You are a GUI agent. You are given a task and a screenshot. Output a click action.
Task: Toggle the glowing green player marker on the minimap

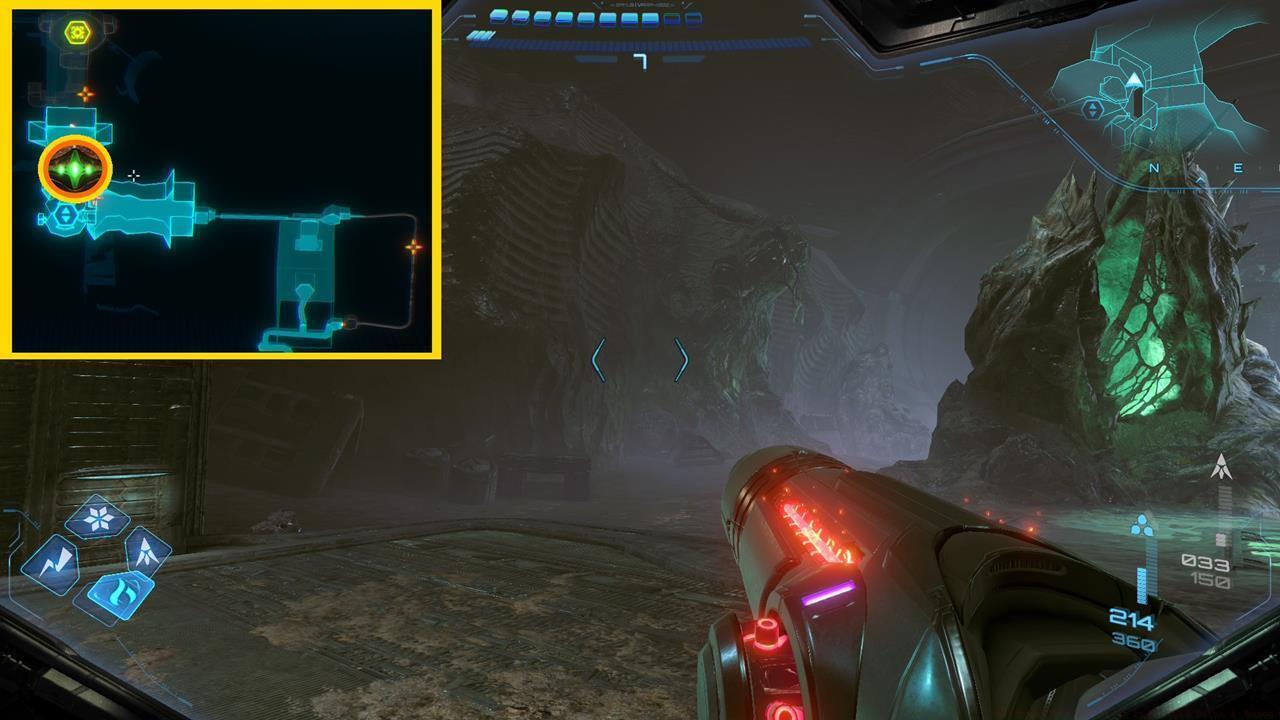tap(74, 169)
